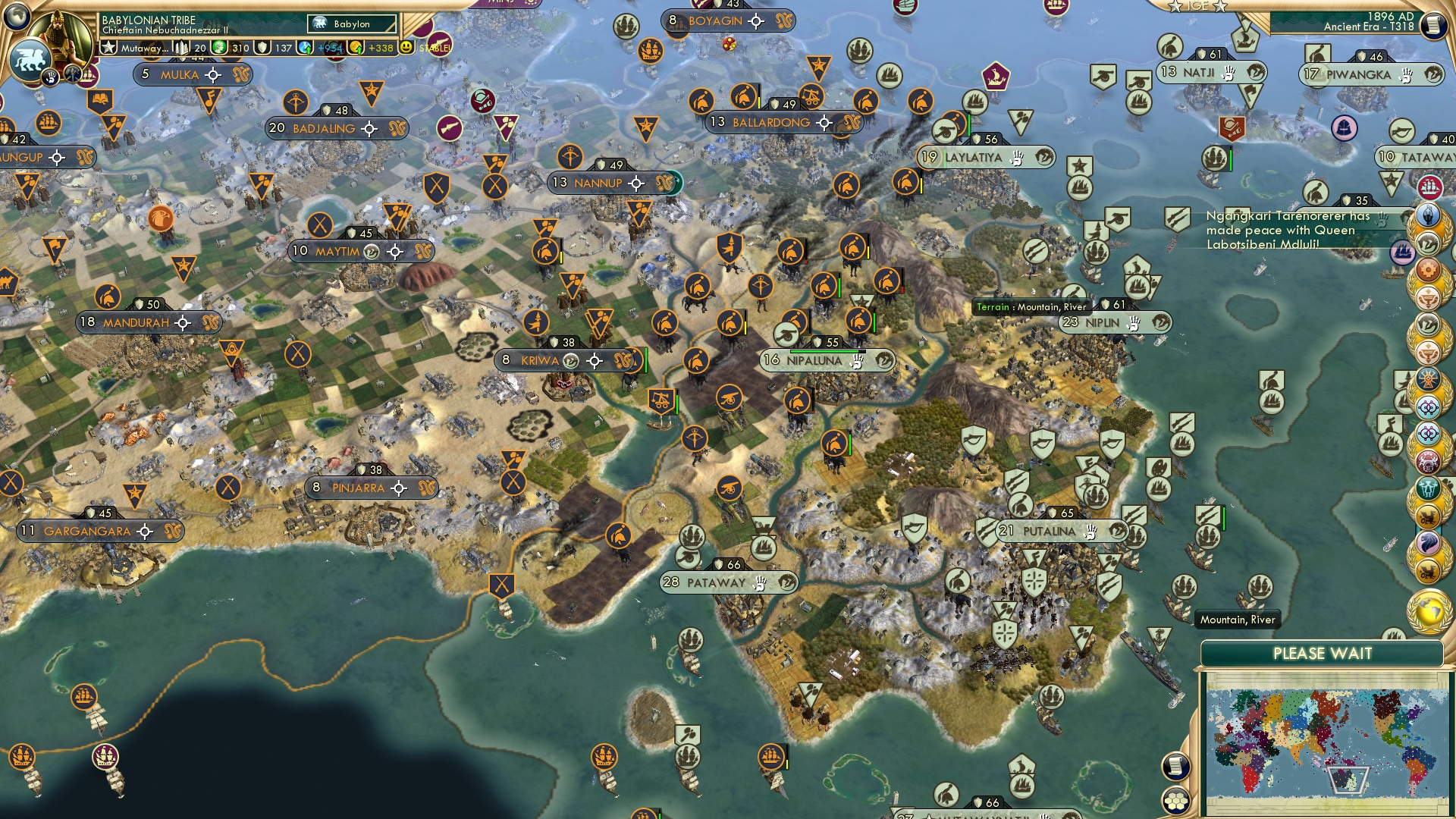1456x819 pixels.
Task: Click the green science orb in the top bar
Action: click(x=221, y=47)
